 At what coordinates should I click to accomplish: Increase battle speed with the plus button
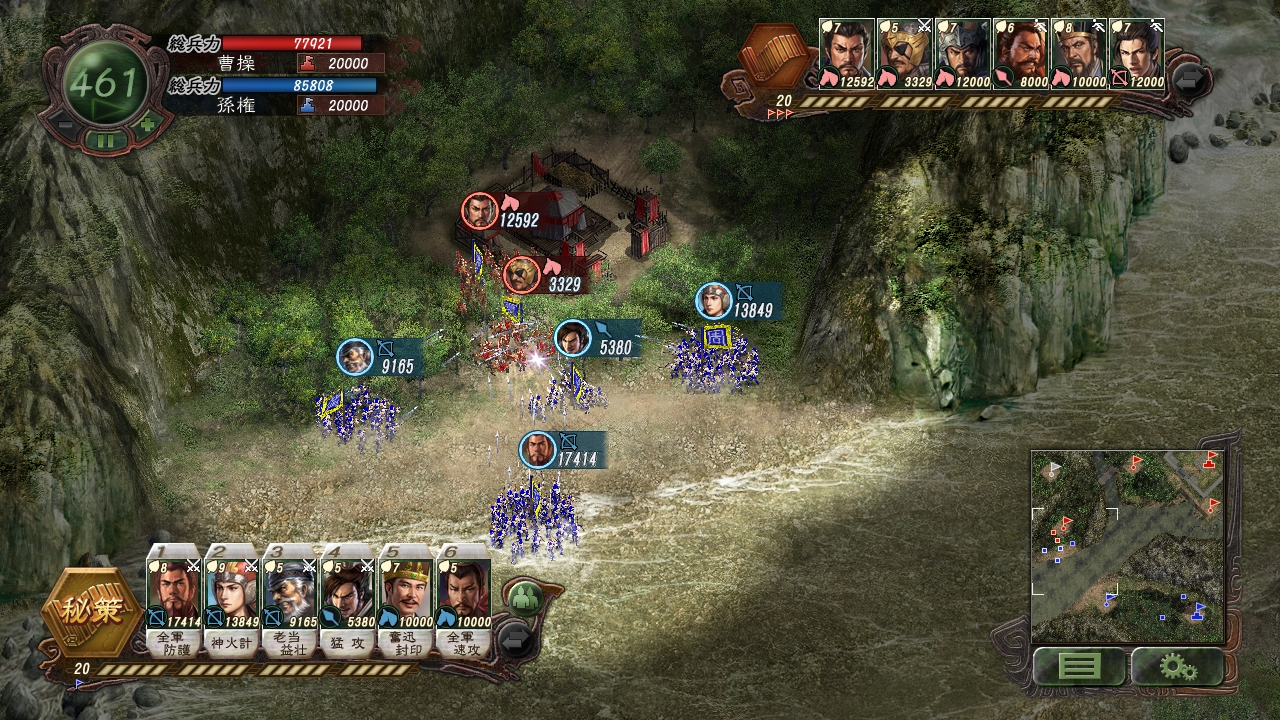[148, 125]
